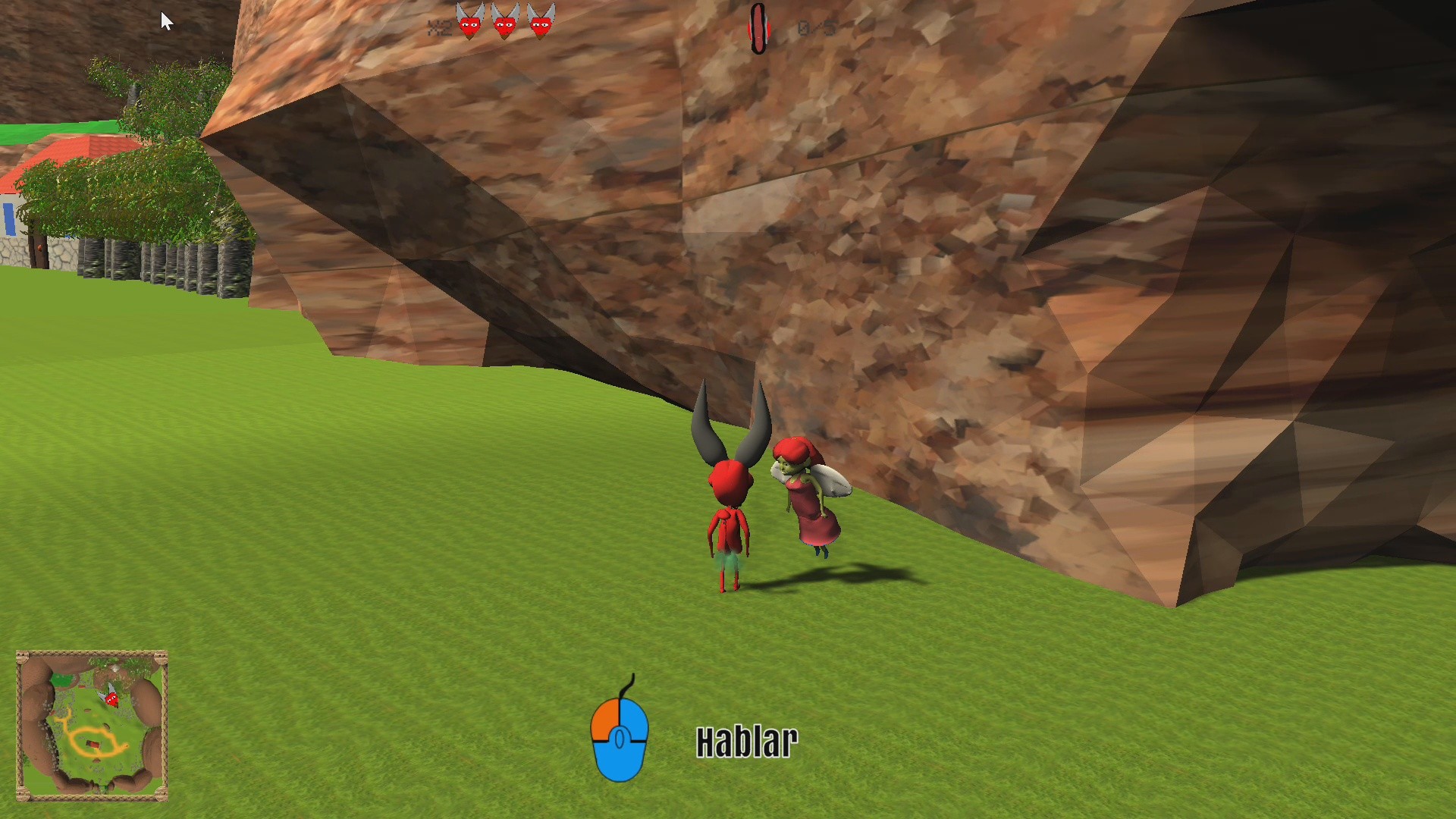Select the chili collectible icon near the counter
This screenshot has height=819, width=1456.
pos(759,24)
